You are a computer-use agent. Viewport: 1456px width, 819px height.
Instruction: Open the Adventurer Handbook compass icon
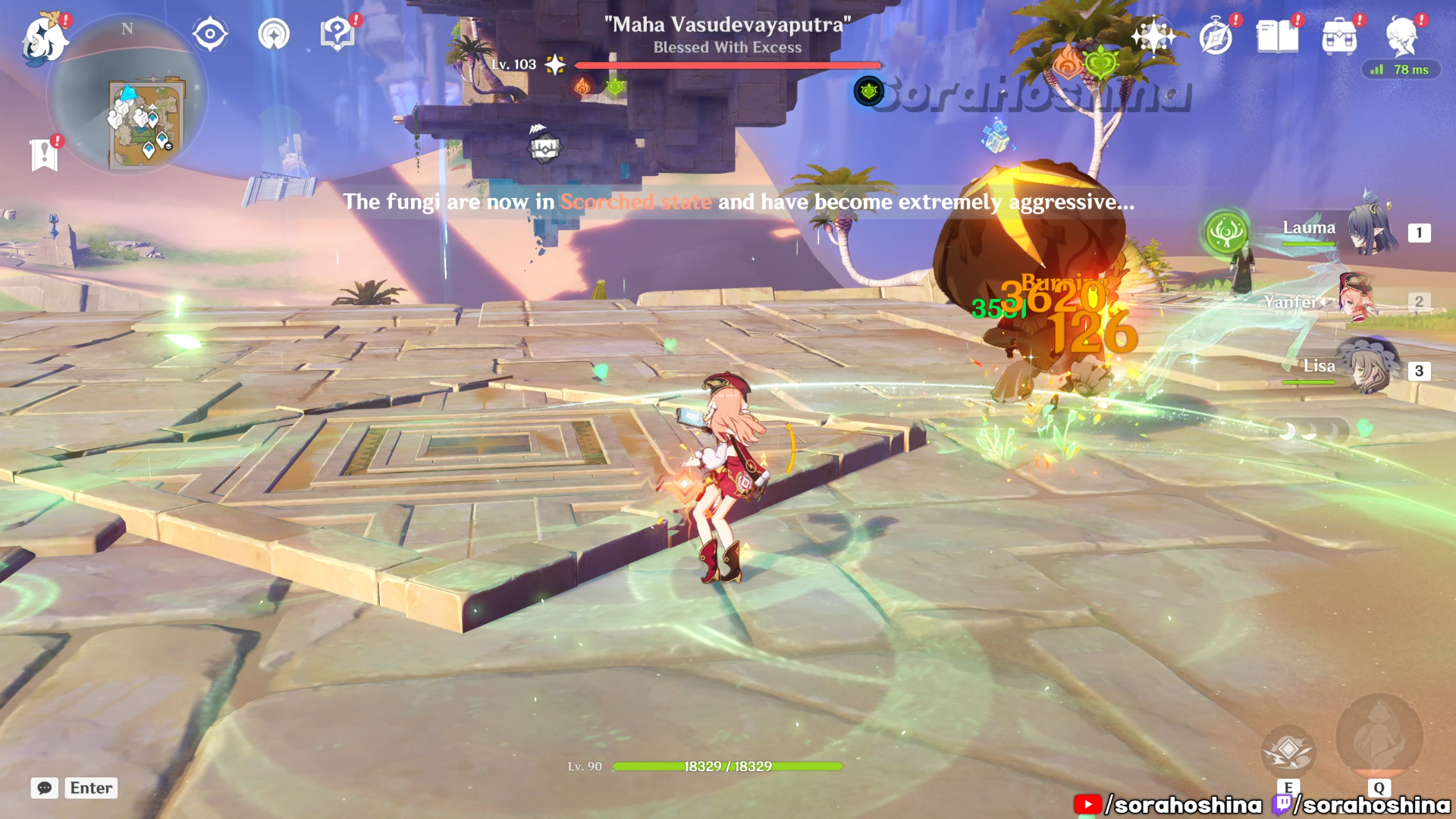tap(1216, 36)
